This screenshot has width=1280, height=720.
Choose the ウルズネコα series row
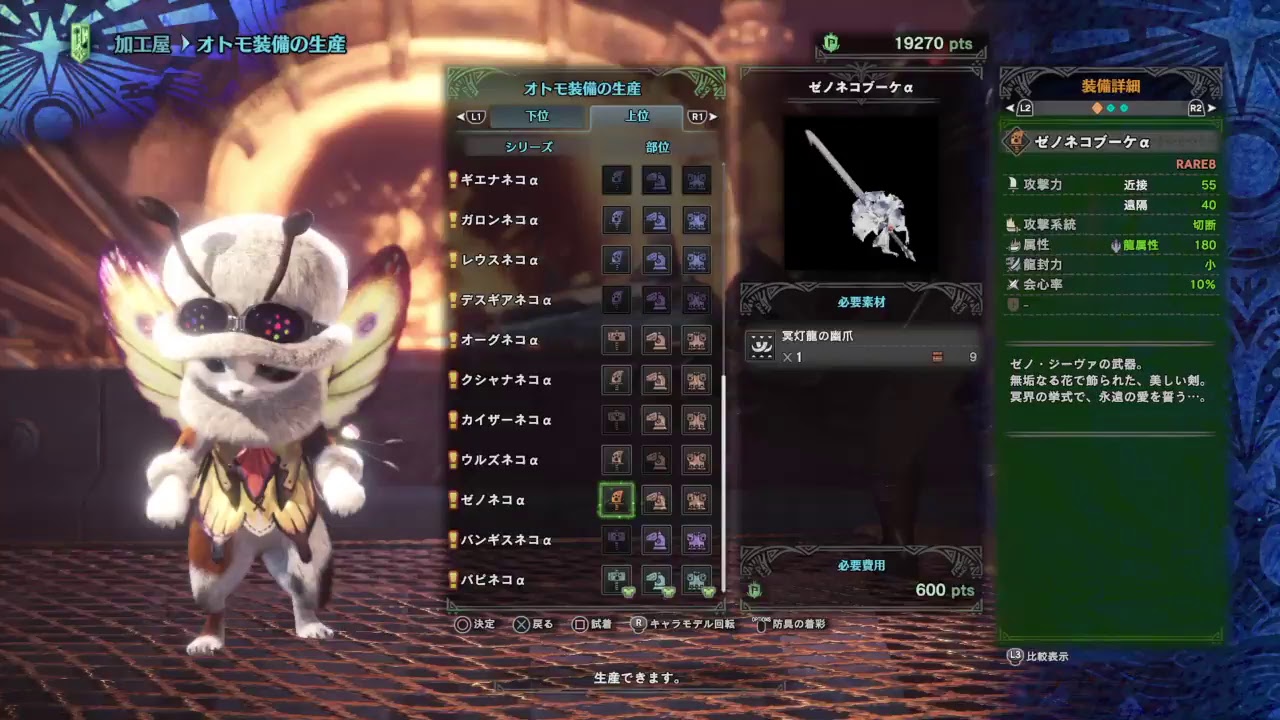[500, 460]
